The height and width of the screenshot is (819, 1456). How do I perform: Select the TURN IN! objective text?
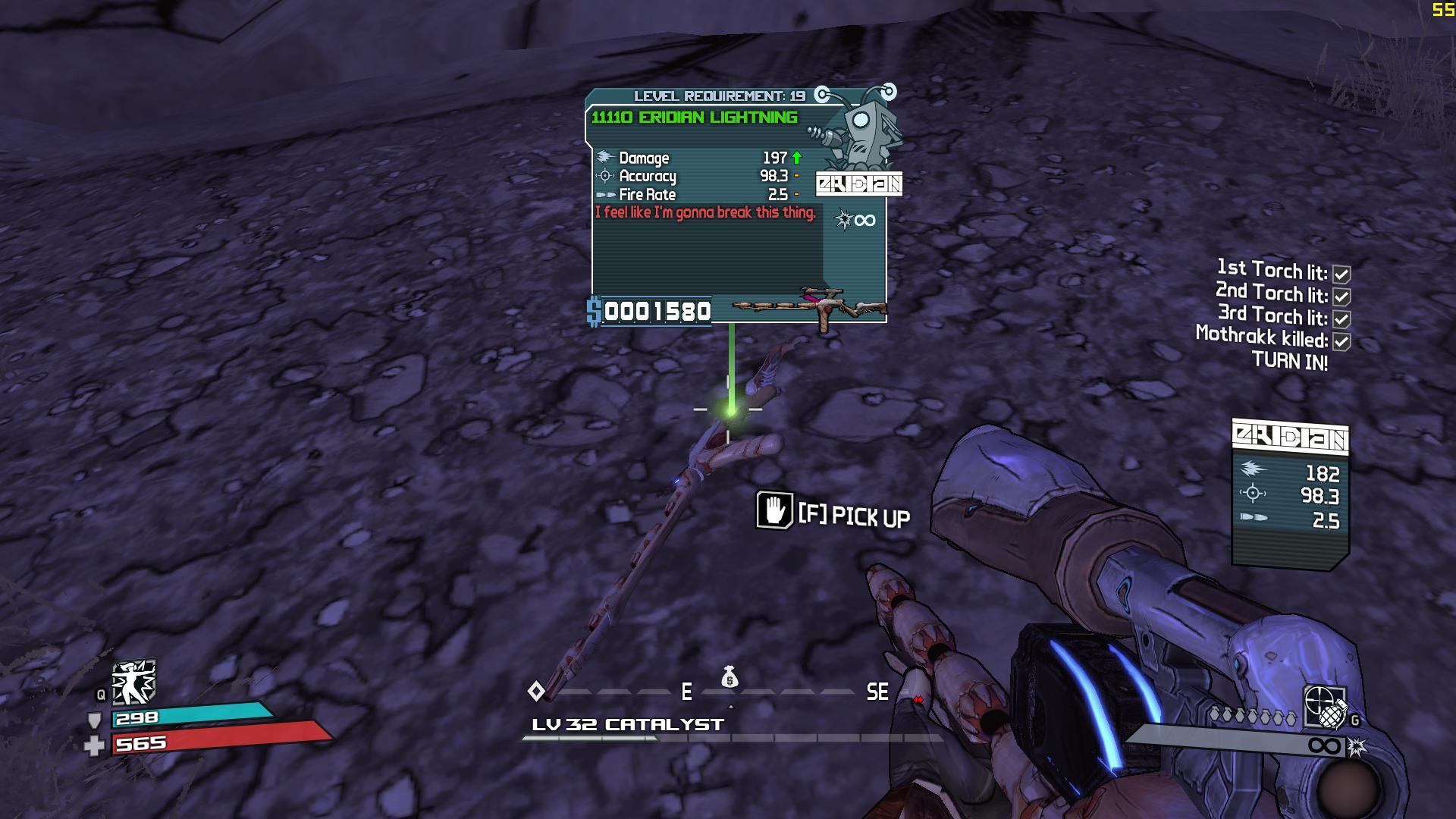[1289, 362]
